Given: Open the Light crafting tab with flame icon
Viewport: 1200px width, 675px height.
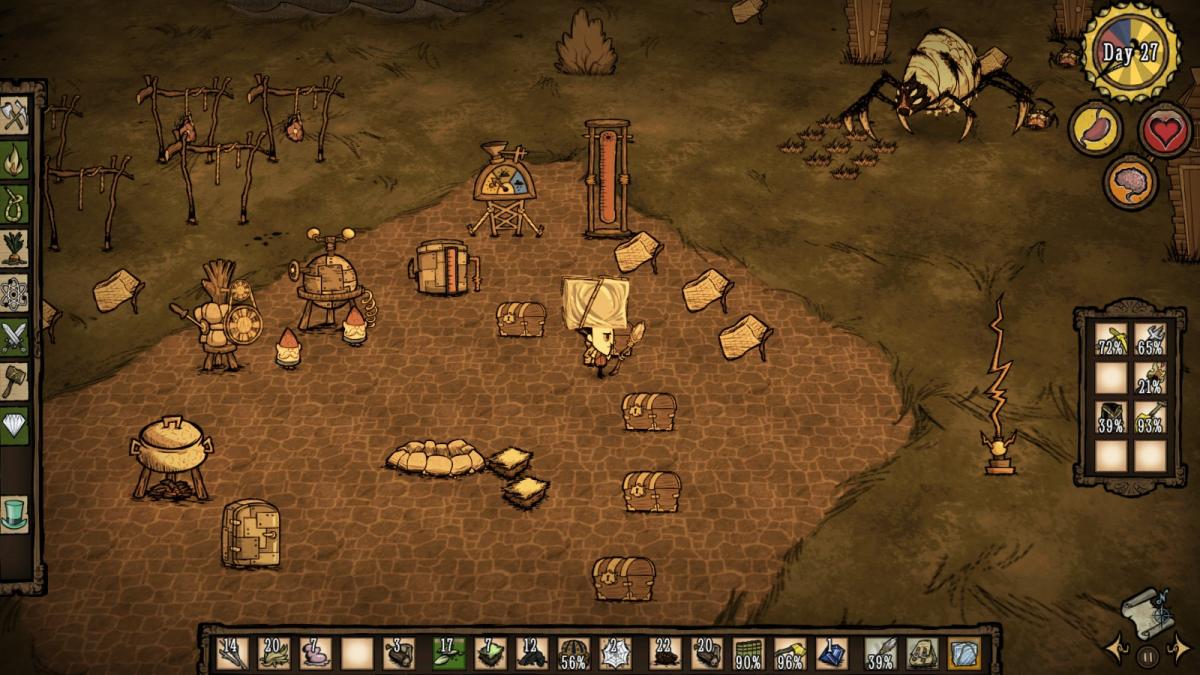Looking at the screenshot, I should [14, 160].
